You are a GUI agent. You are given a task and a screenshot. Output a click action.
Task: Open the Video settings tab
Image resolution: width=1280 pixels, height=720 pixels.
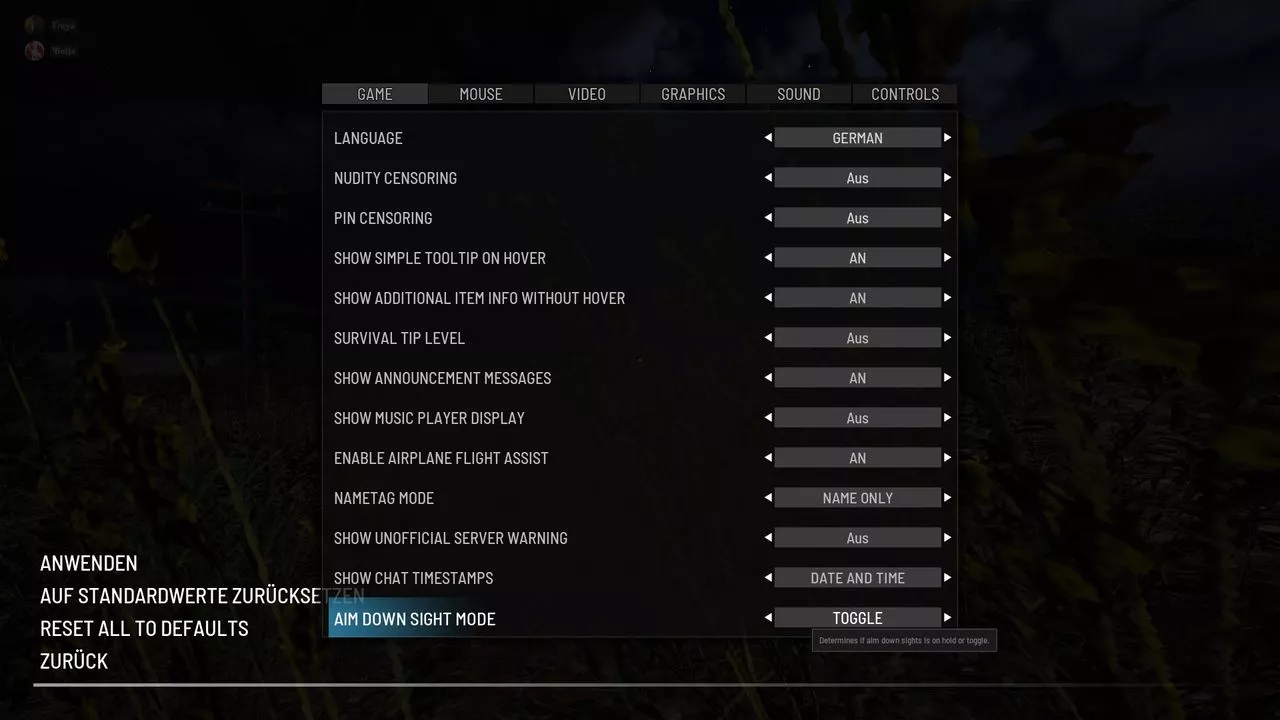tap(587, 94)
